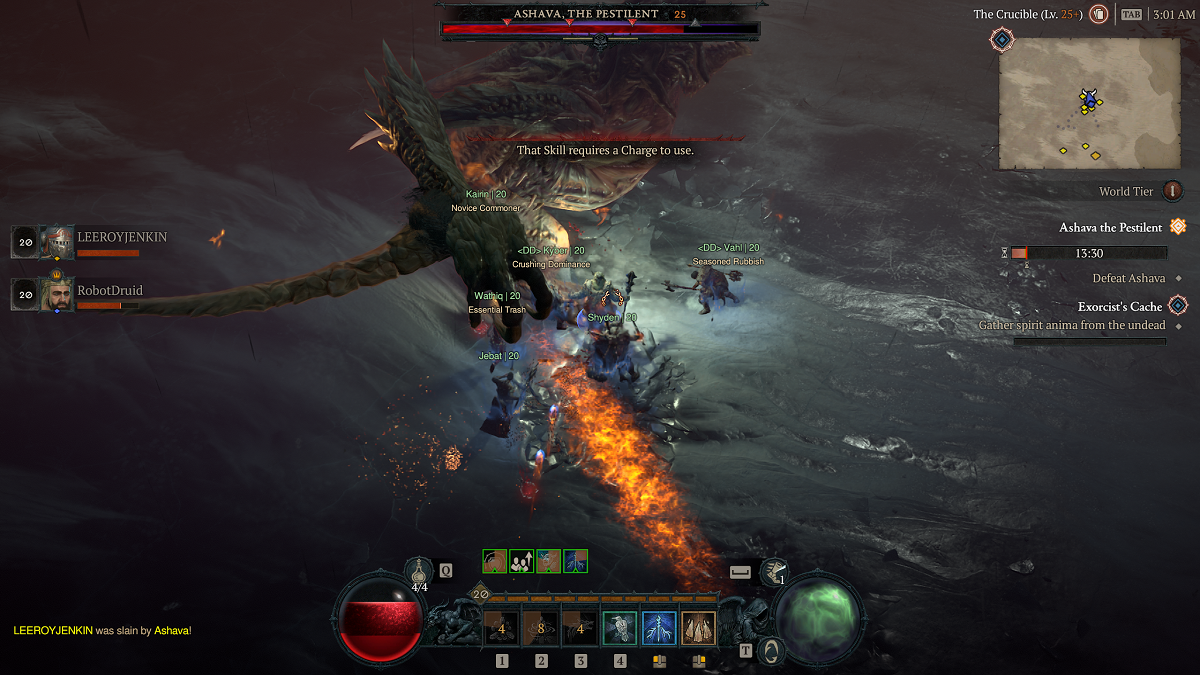The image size is (1200, 675).
Task: Click Ashava the Pestilent's boss health bar
Action: 600,30
